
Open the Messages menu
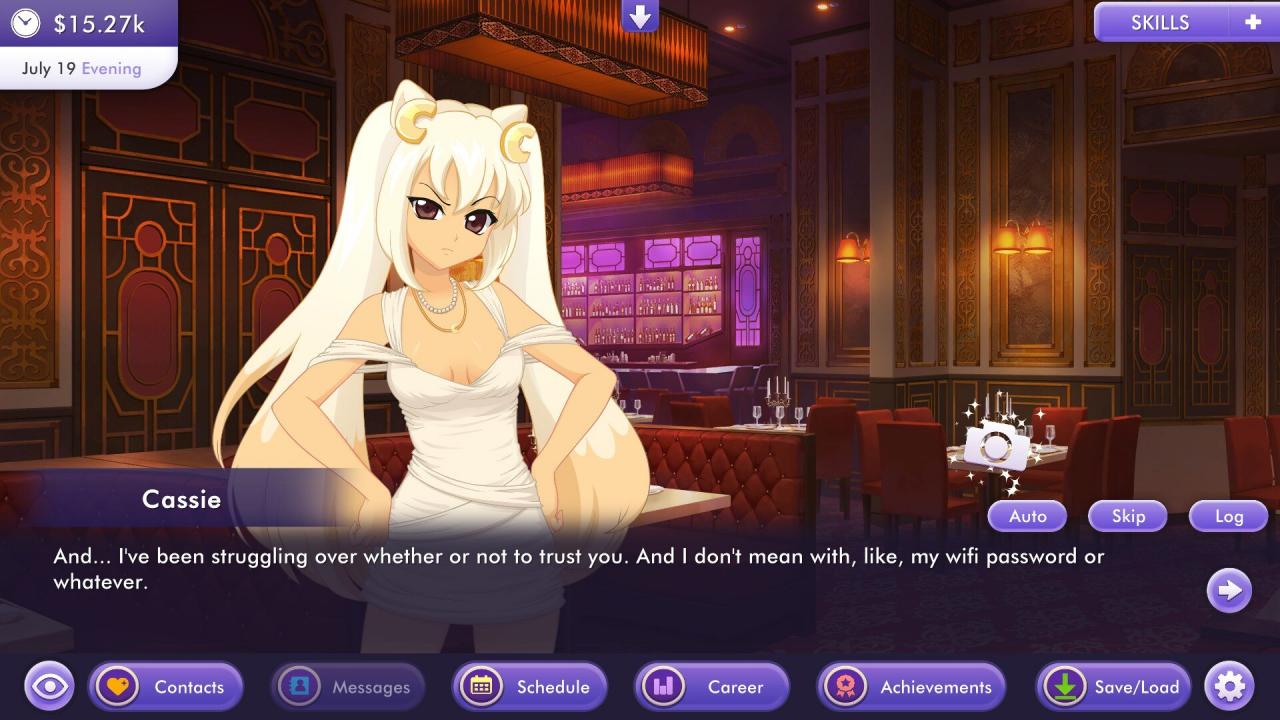pos(348,687)
